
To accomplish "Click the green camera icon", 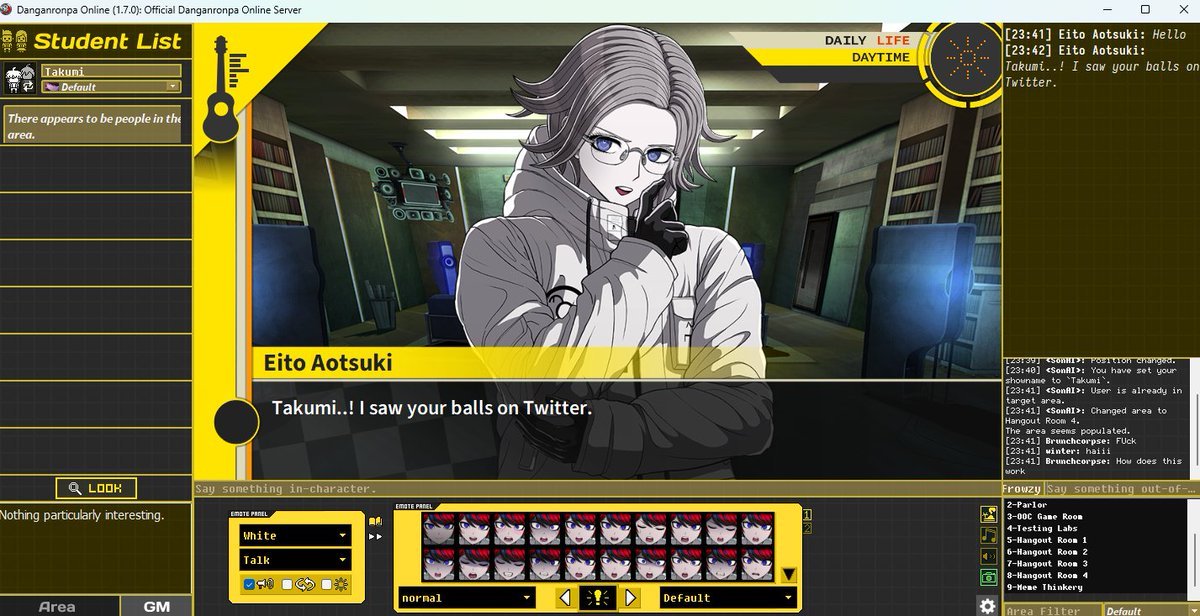I will pyautogui.click(x=988, y=576).
